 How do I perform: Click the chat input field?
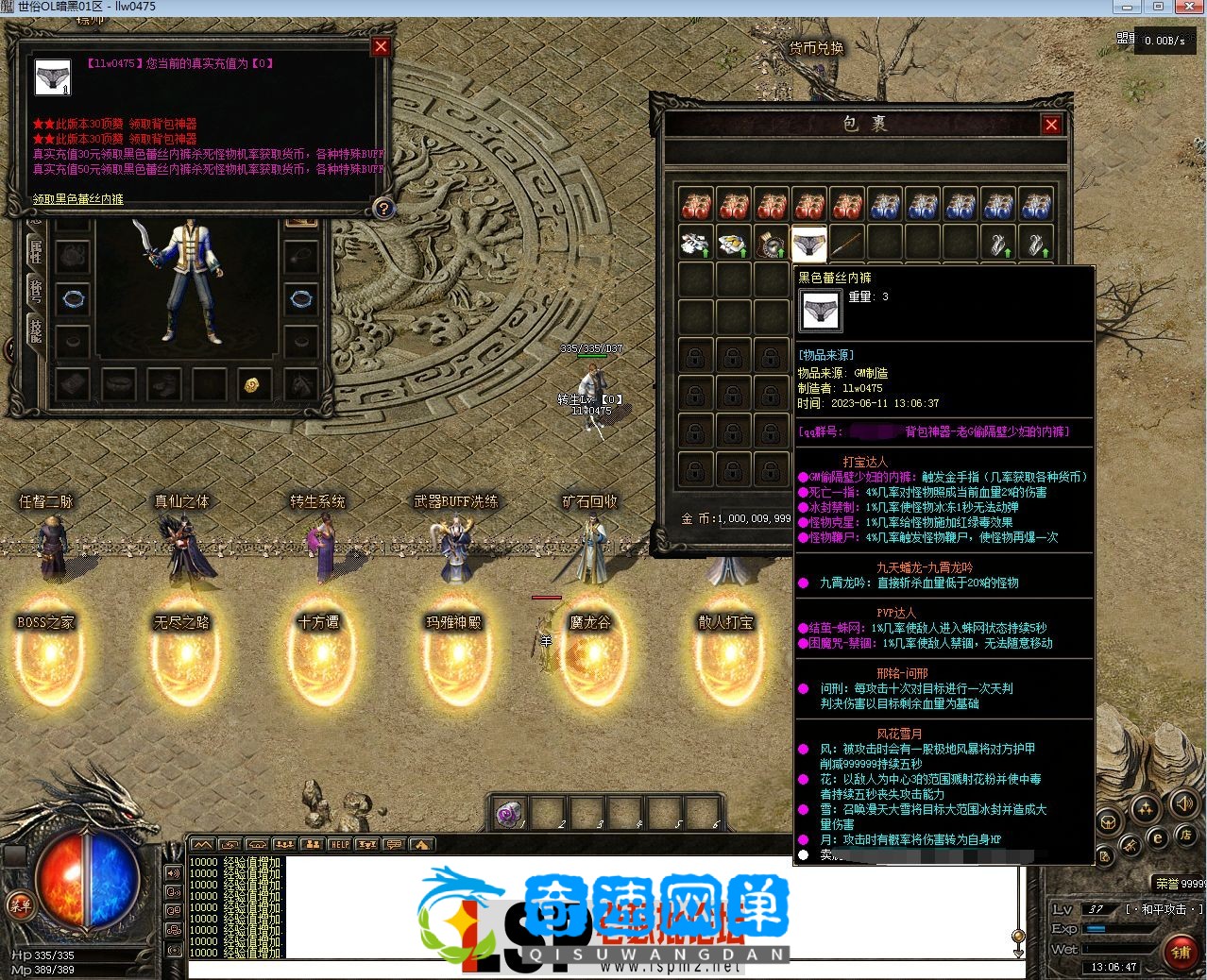(604, 970)
